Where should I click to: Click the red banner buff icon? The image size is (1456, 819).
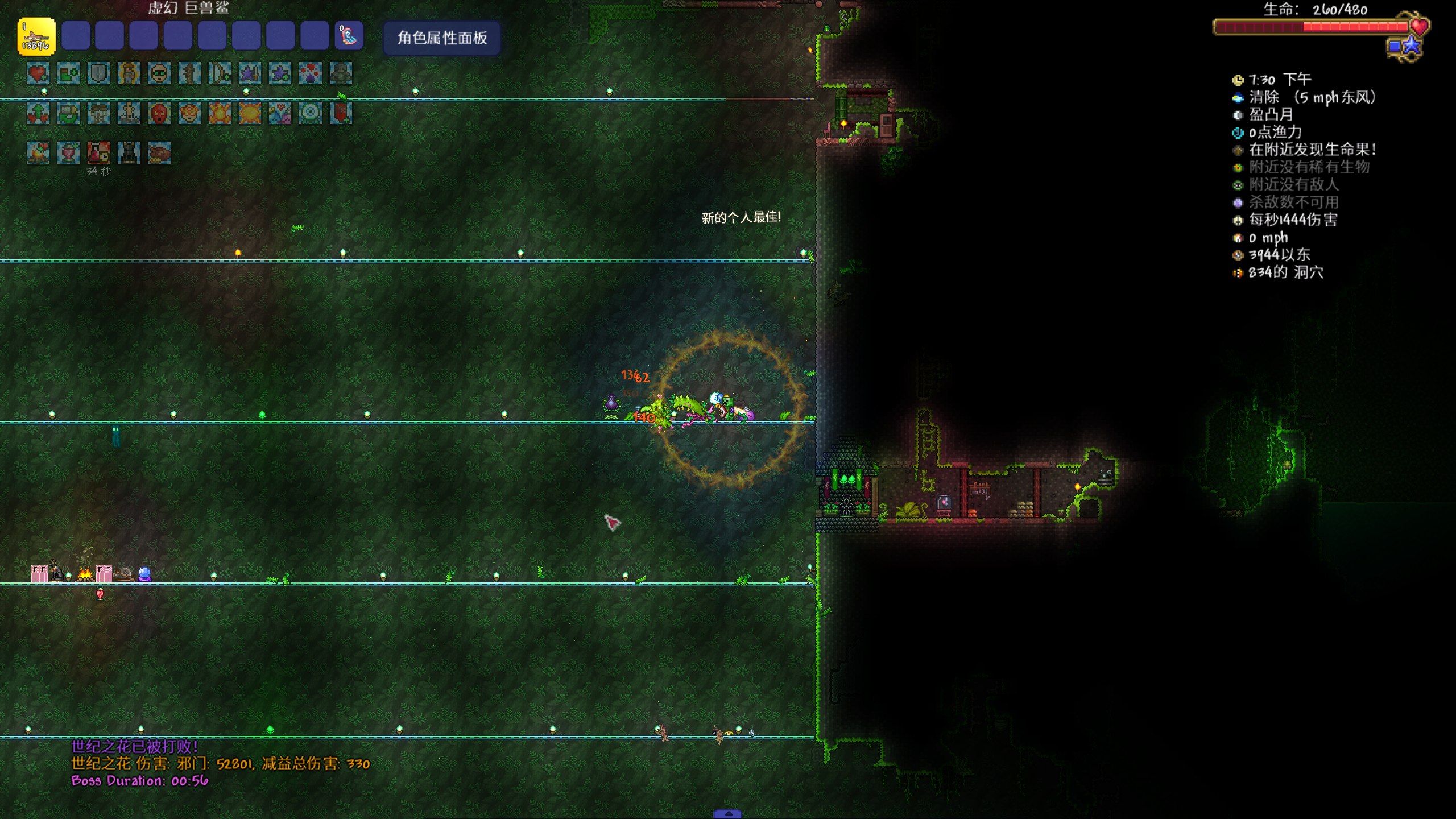[341, 113]
